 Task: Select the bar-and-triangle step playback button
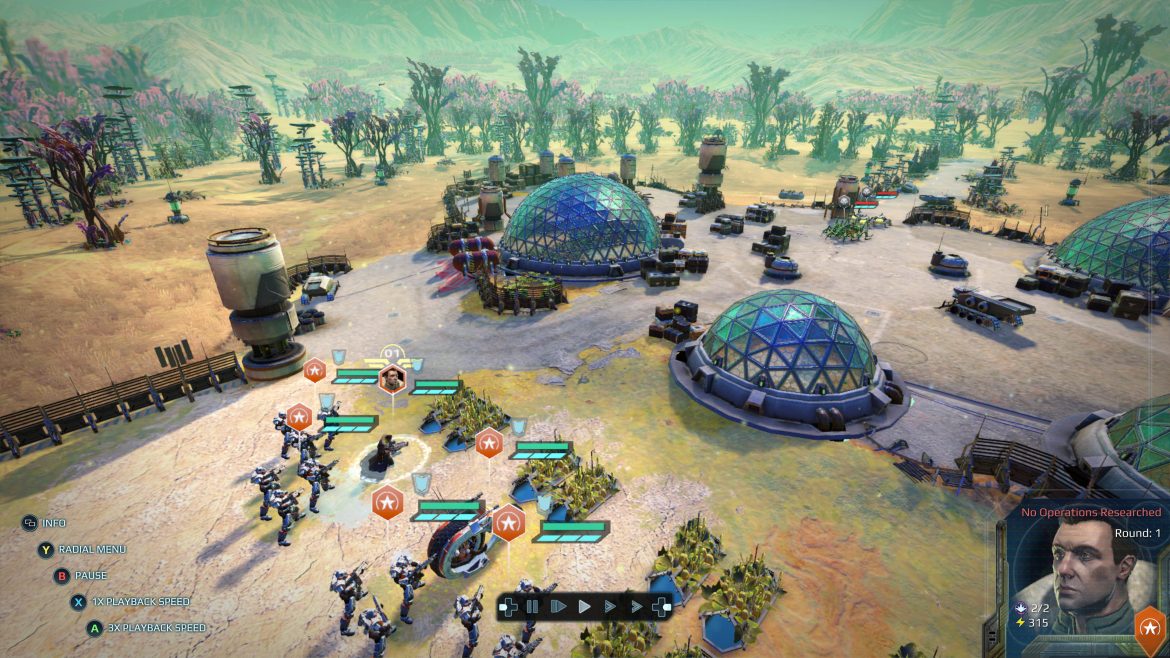click(x=558, y=606)
